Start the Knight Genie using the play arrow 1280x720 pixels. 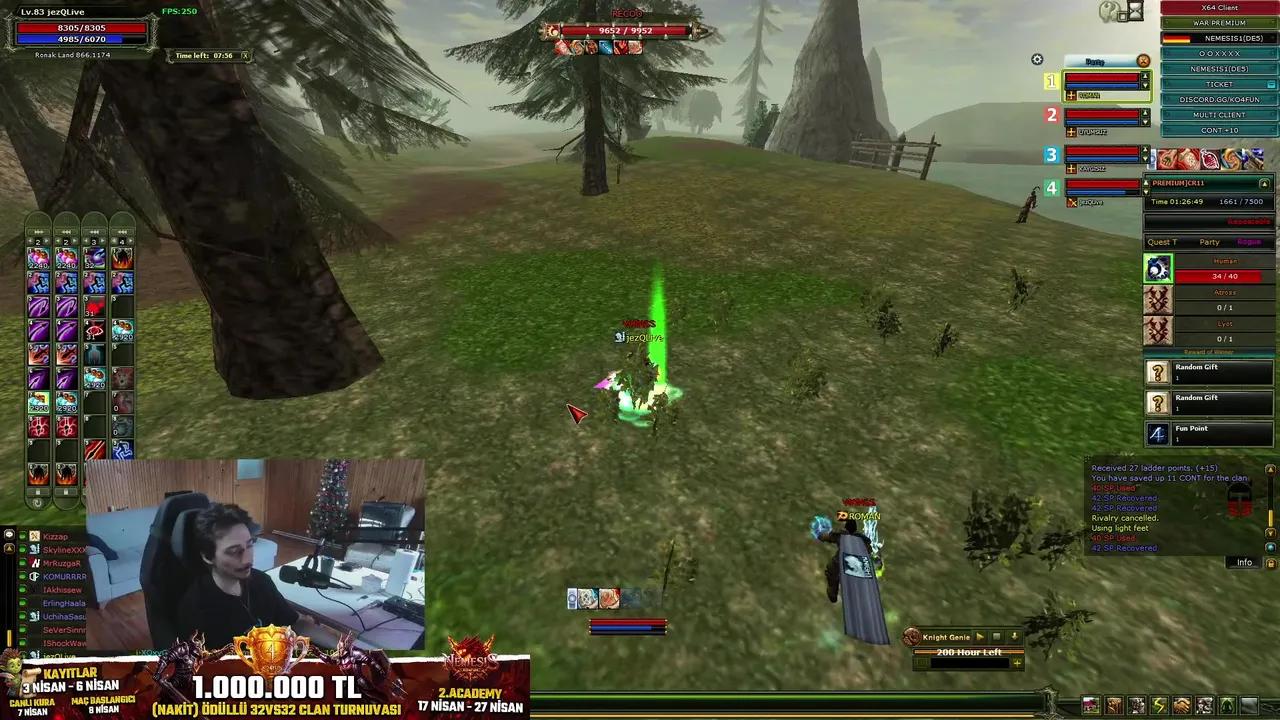tap(980, 636)
